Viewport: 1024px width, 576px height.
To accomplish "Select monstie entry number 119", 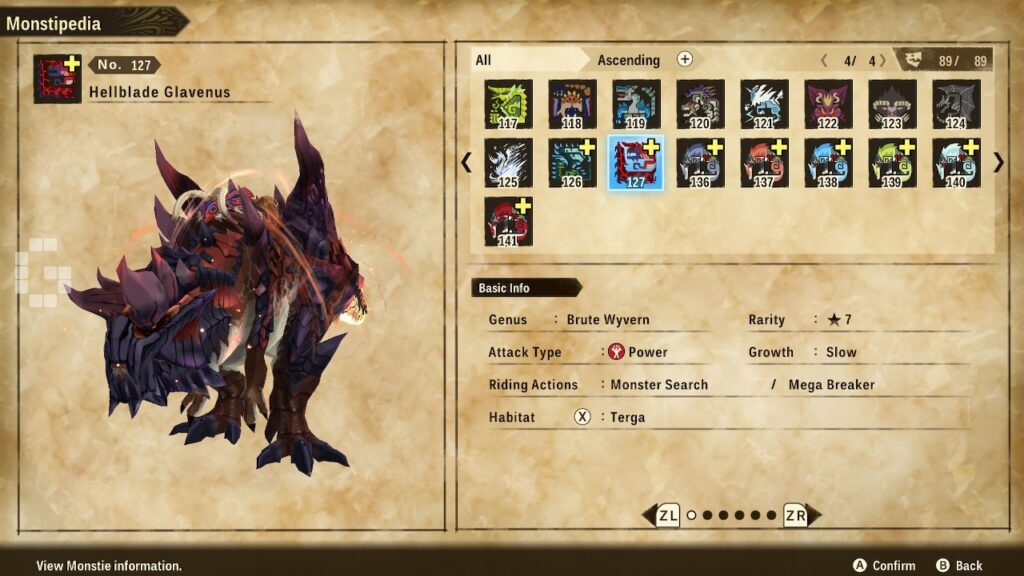I will coord(637,105).
